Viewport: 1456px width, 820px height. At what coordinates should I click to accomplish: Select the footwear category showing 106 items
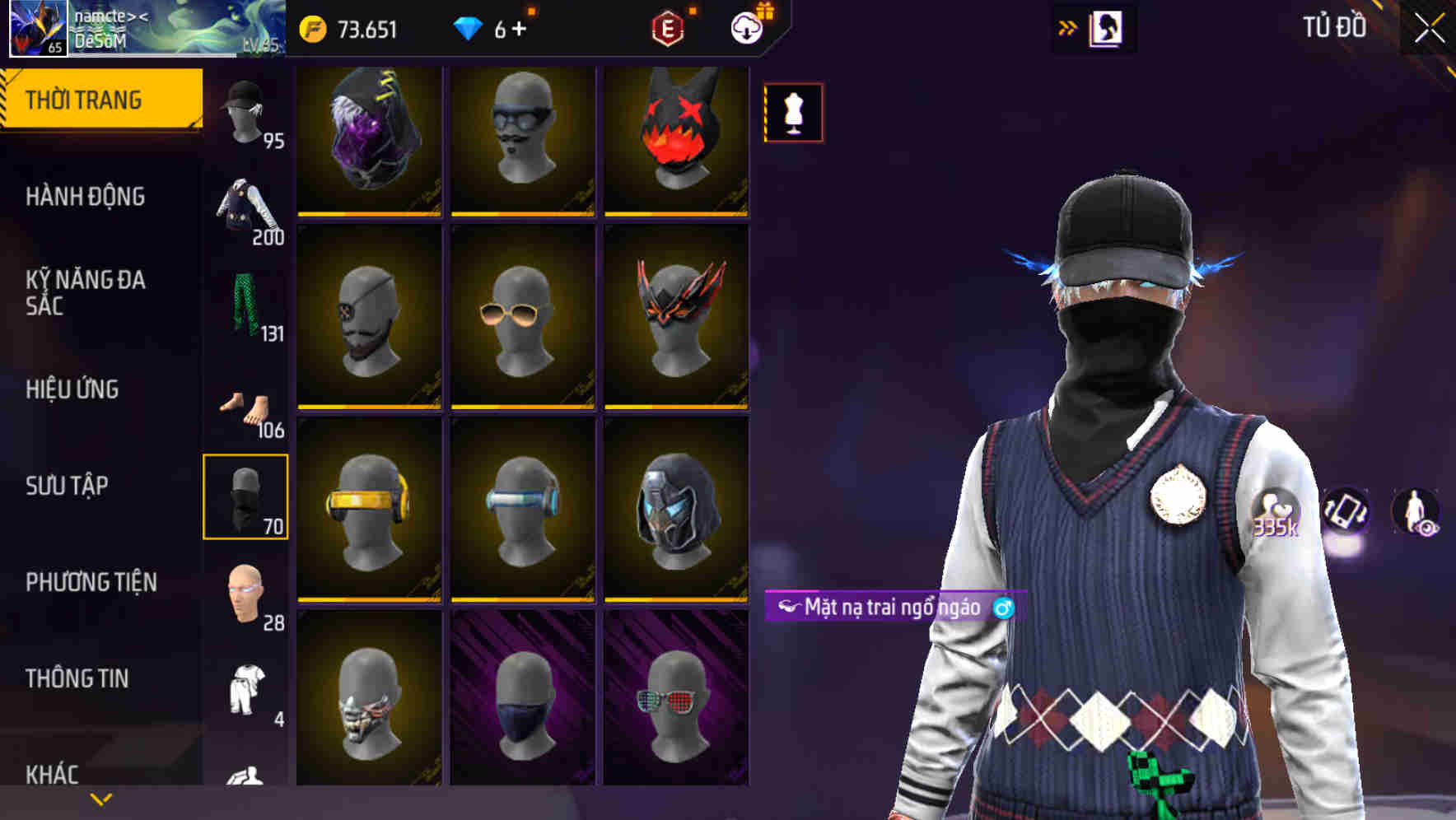point(246,403)
